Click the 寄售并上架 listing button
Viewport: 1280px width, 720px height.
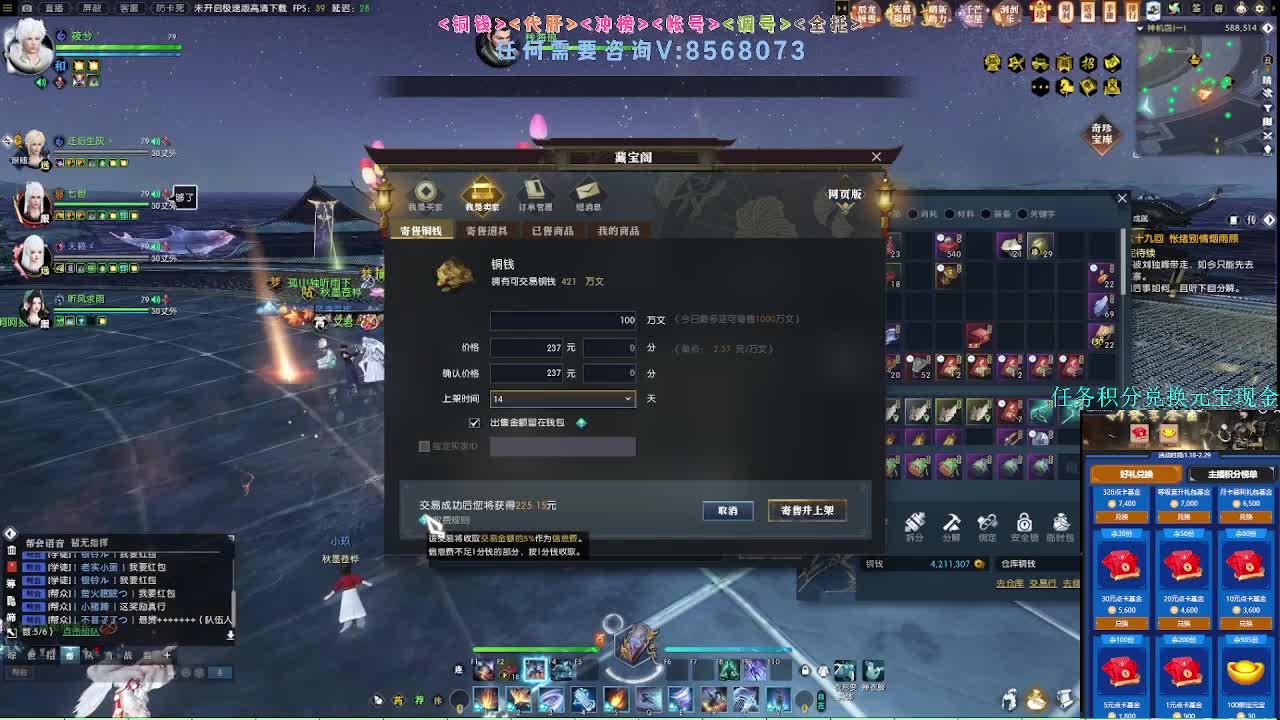tap(805, 510)
